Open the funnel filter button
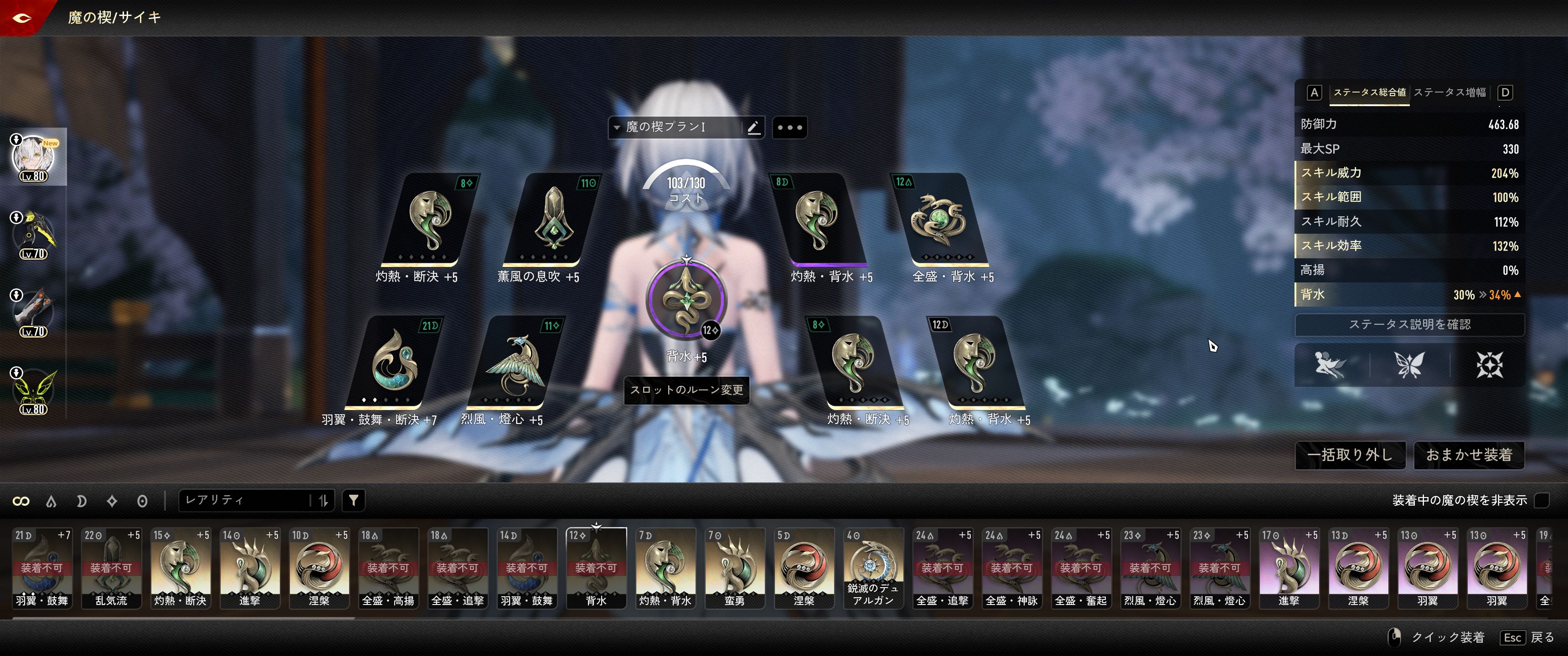1568x656 pixels. point(354,500)
